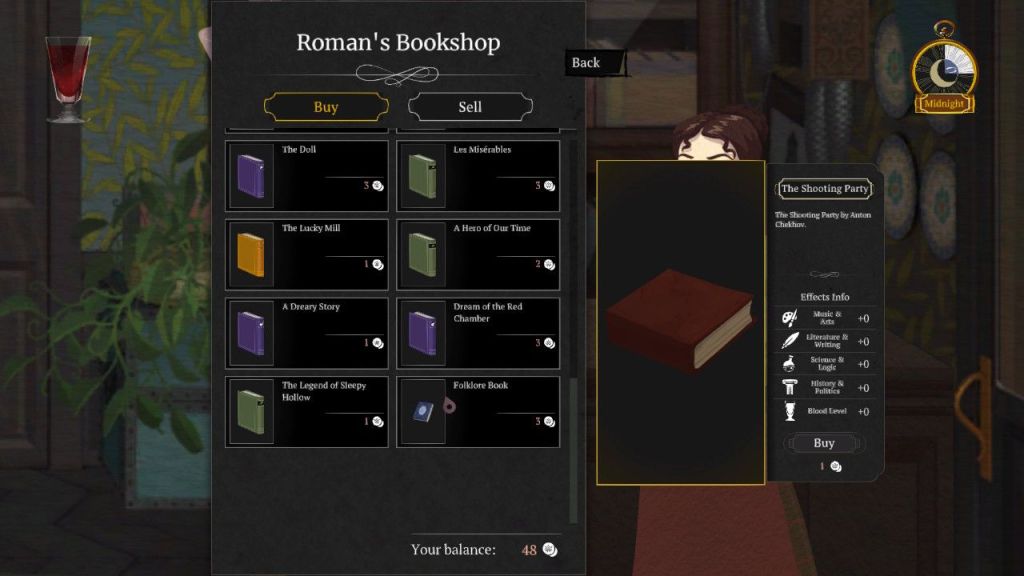The image size is (1024, 576).
Task: Select The Doll book
Action: (x=307, y=175)
